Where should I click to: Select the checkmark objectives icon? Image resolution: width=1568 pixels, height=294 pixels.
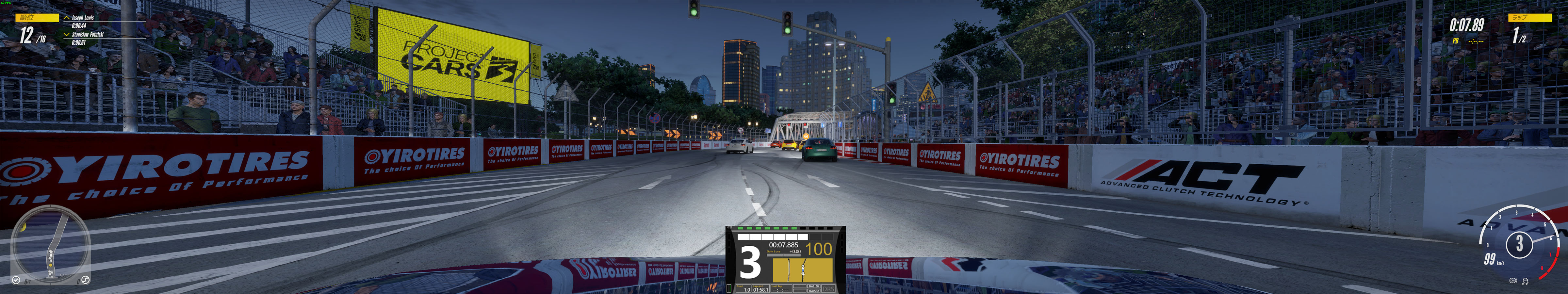coord(16,280)
